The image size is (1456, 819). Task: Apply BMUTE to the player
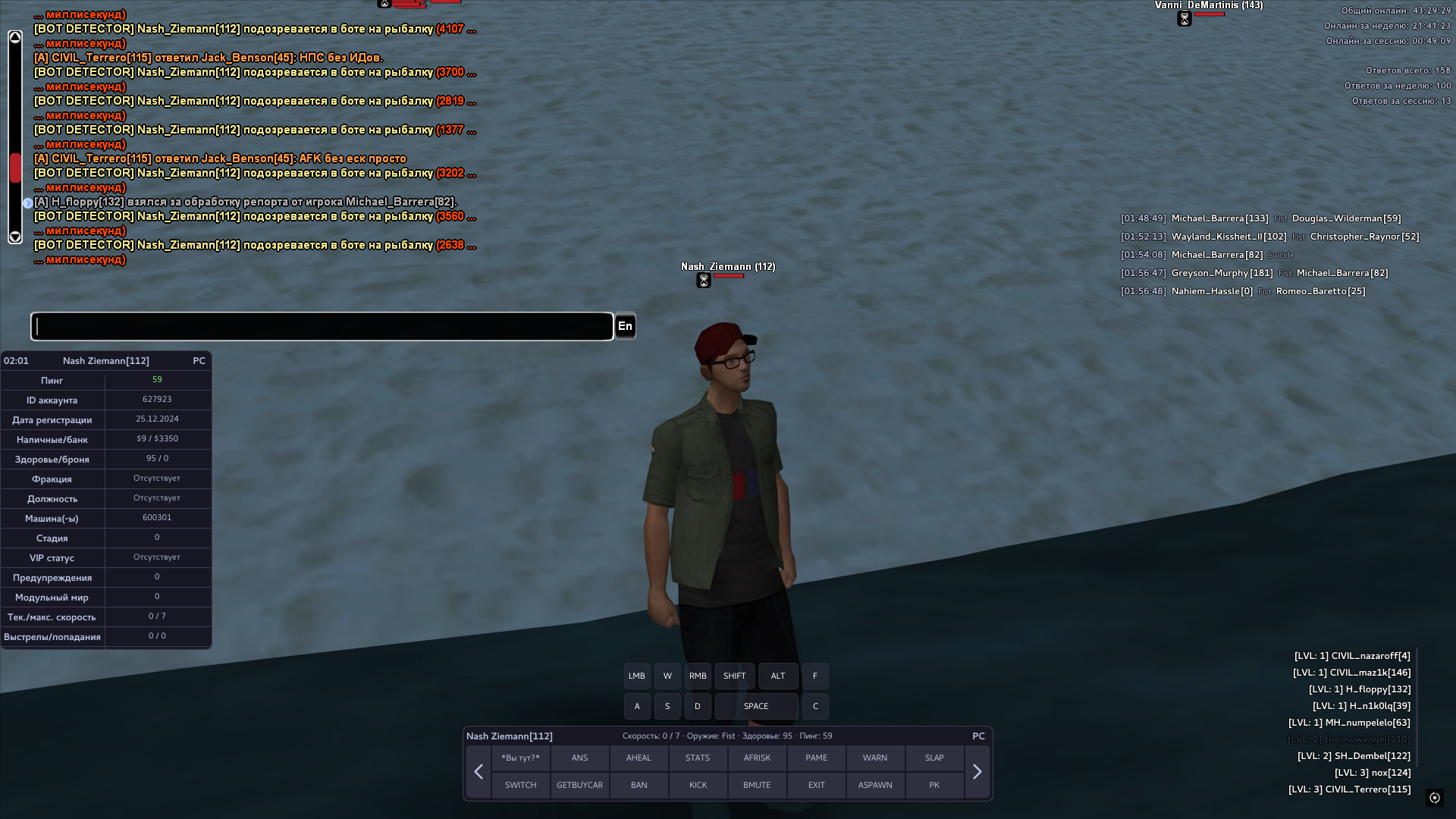(x=757, y=785)
